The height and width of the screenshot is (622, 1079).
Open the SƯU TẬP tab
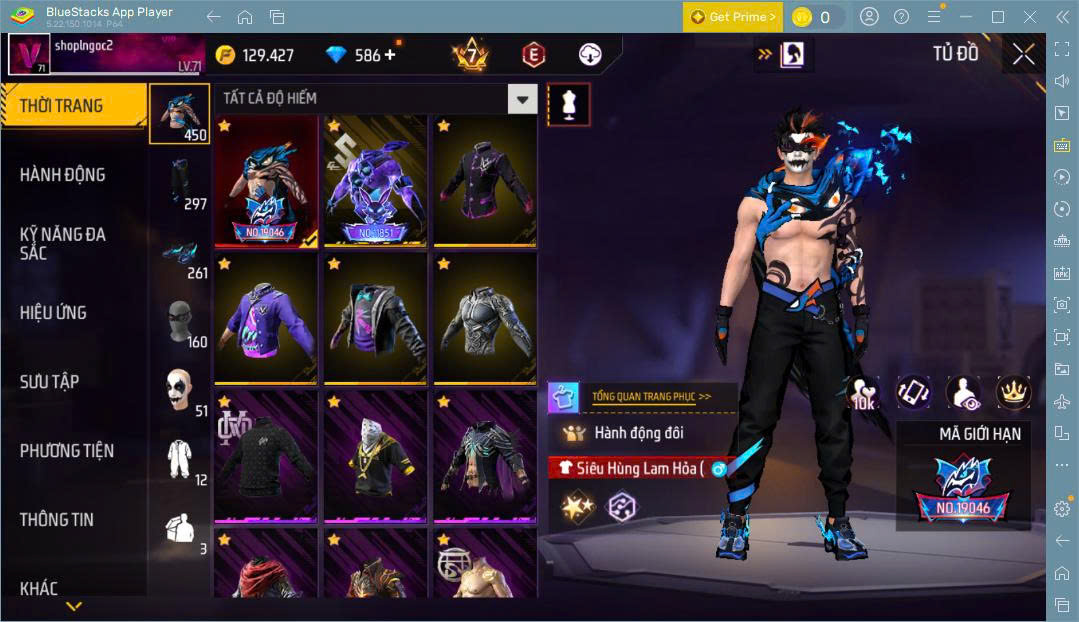pos(50,382)
